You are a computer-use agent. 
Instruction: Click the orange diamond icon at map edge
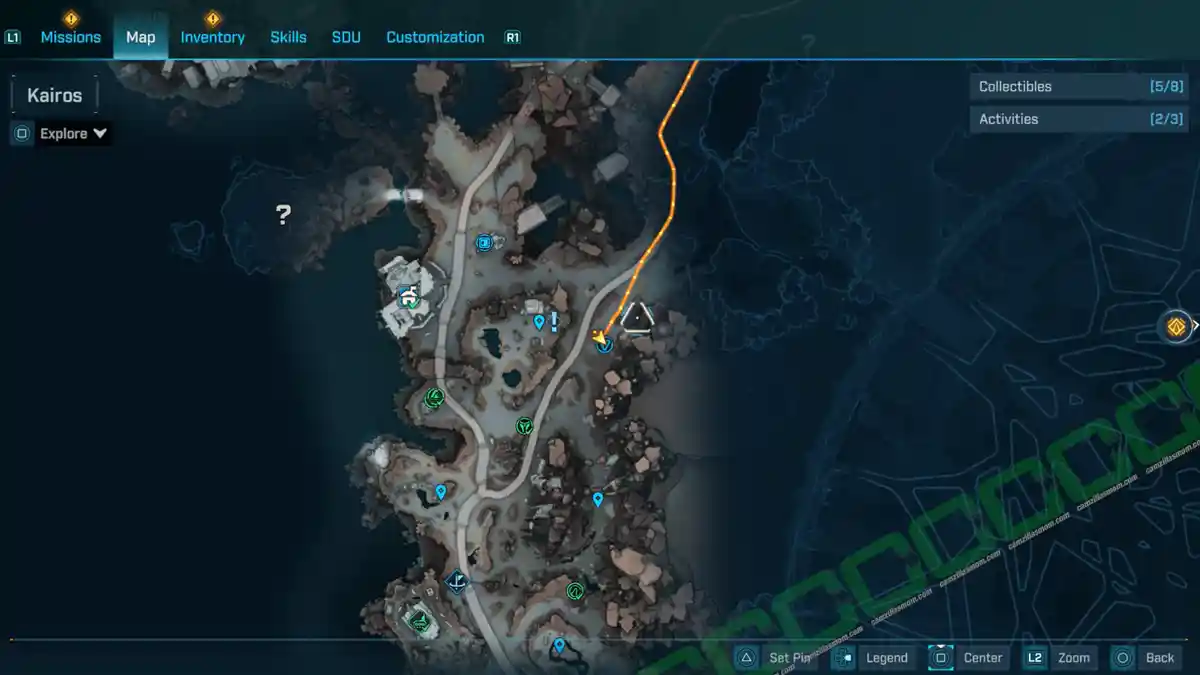click(x=1175, y=326)
